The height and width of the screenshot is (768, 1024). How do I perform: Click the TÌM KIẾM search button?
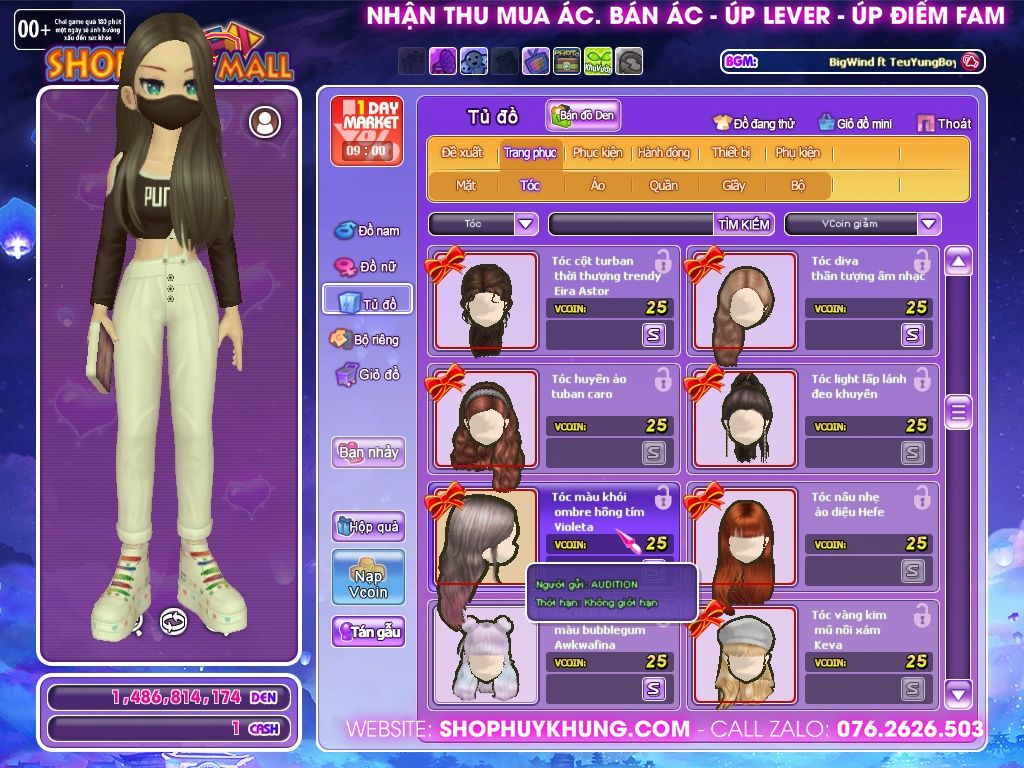(x=744, y=224)
